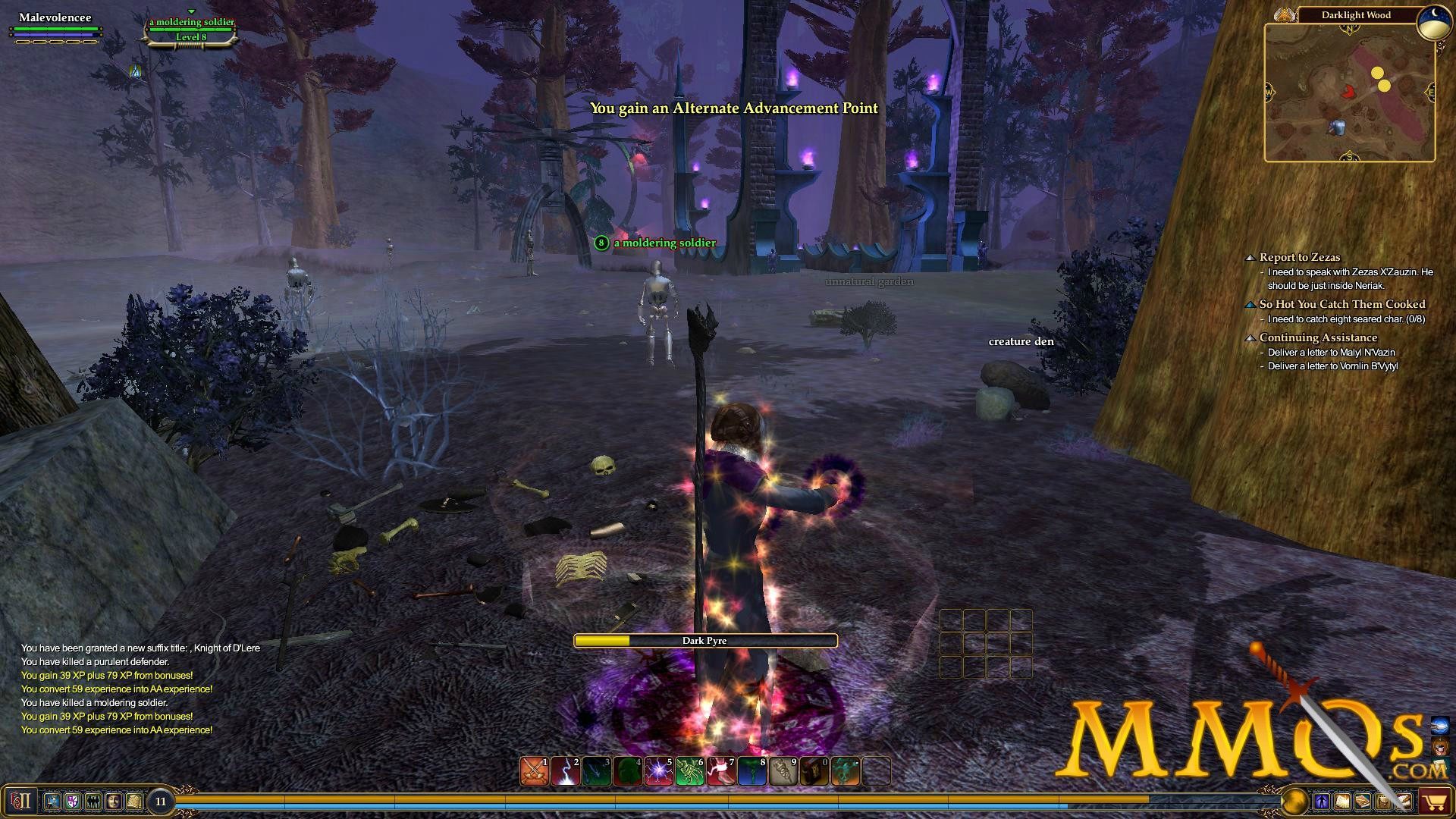
Task: Open the group silhouettes icon
Action: click(93, 801)
